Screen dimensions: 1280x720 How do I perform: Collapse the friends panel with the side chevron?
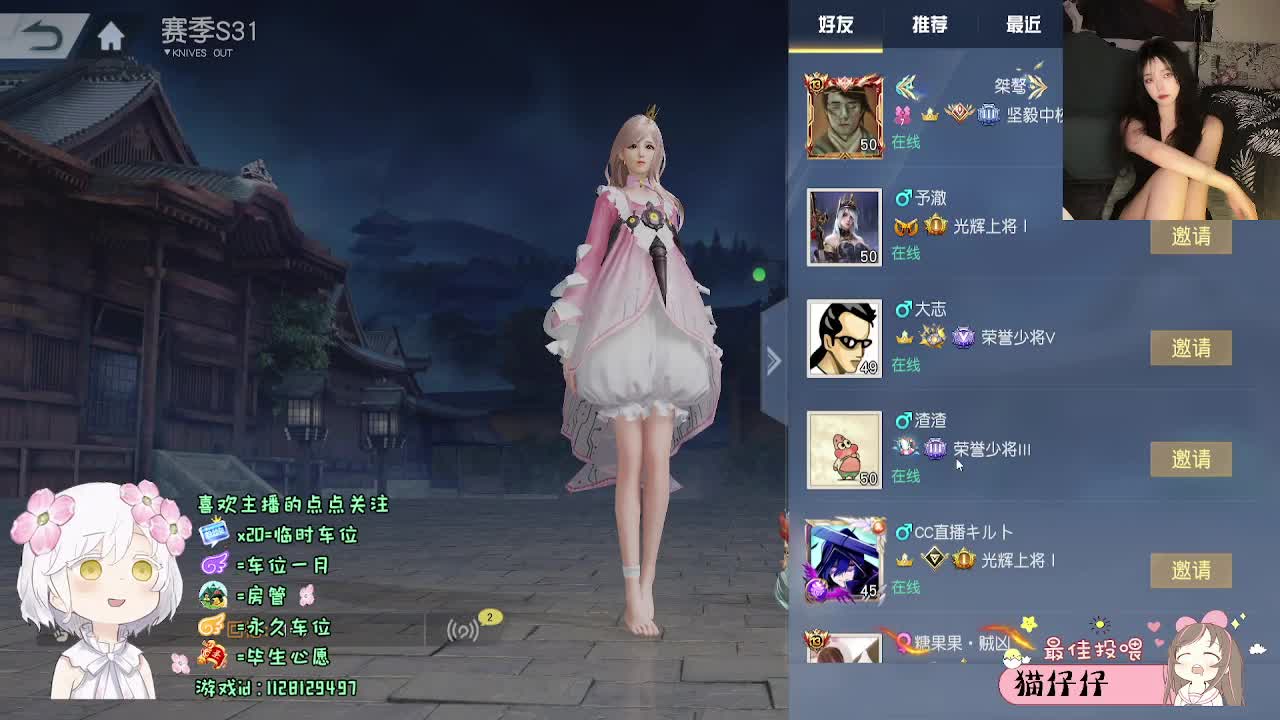pos(773,360)
